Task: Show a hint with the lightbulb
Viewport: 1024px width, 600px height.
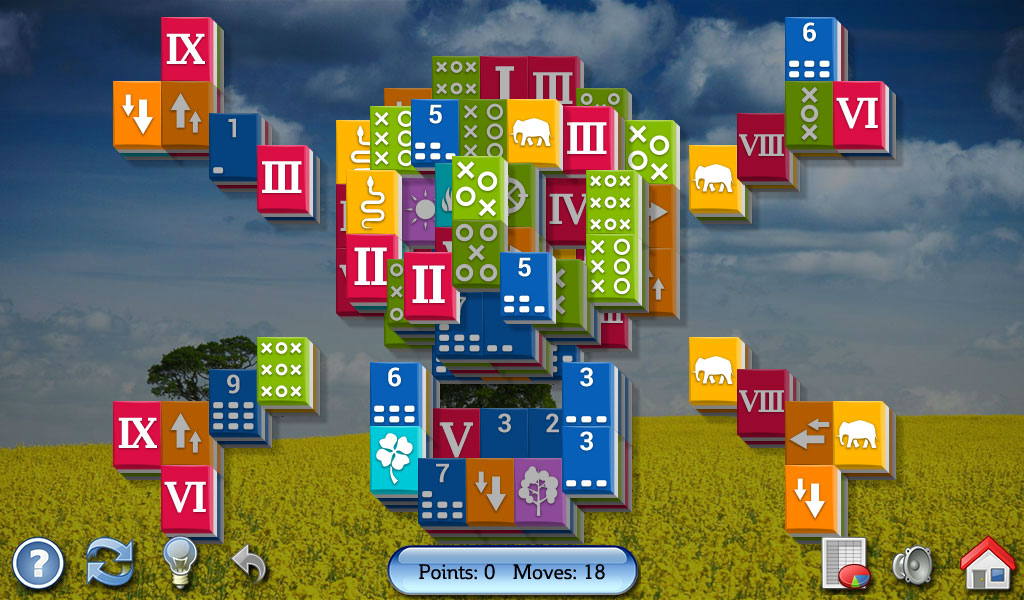Action: pos(180,562)
